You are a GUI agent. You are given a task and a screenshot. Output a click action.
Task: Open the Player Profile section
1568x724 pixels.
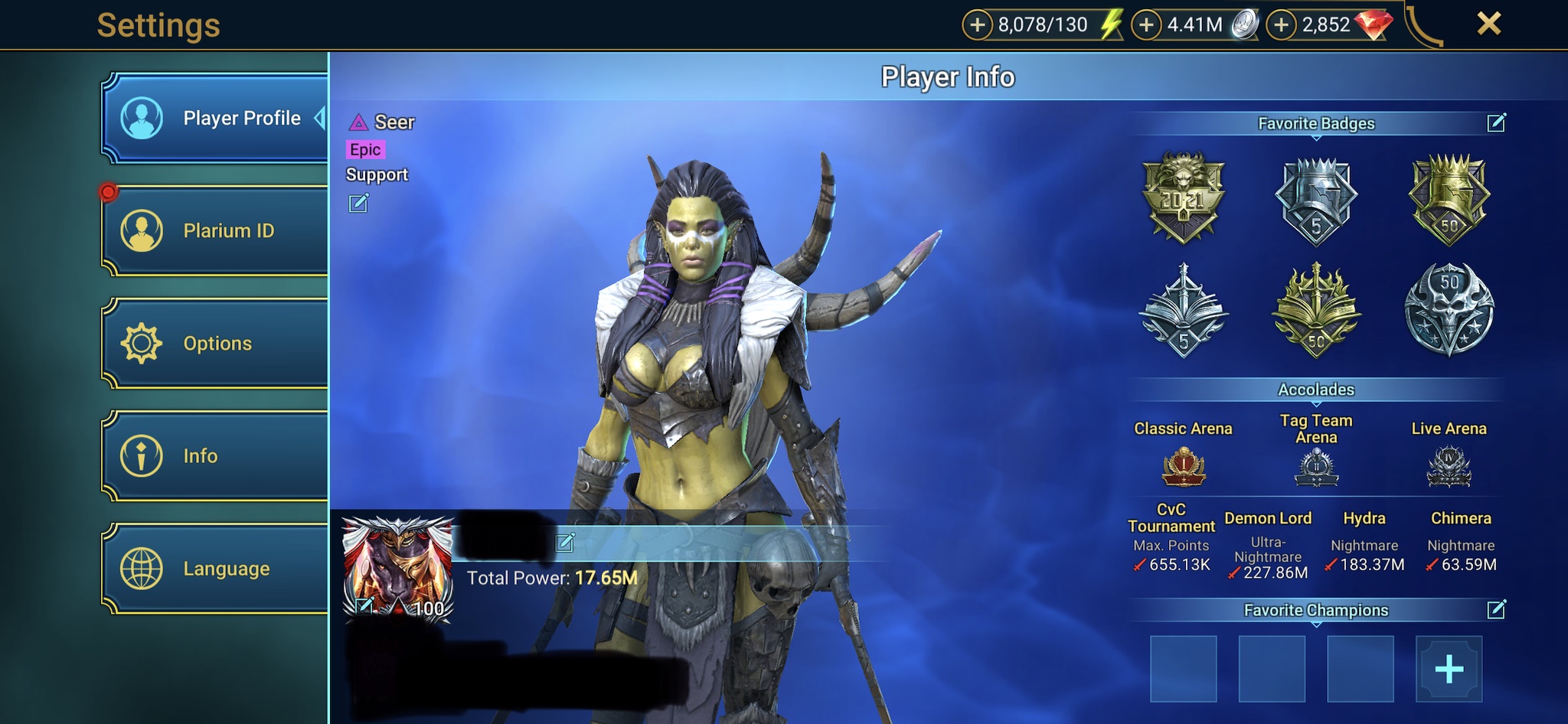[216, 119]
